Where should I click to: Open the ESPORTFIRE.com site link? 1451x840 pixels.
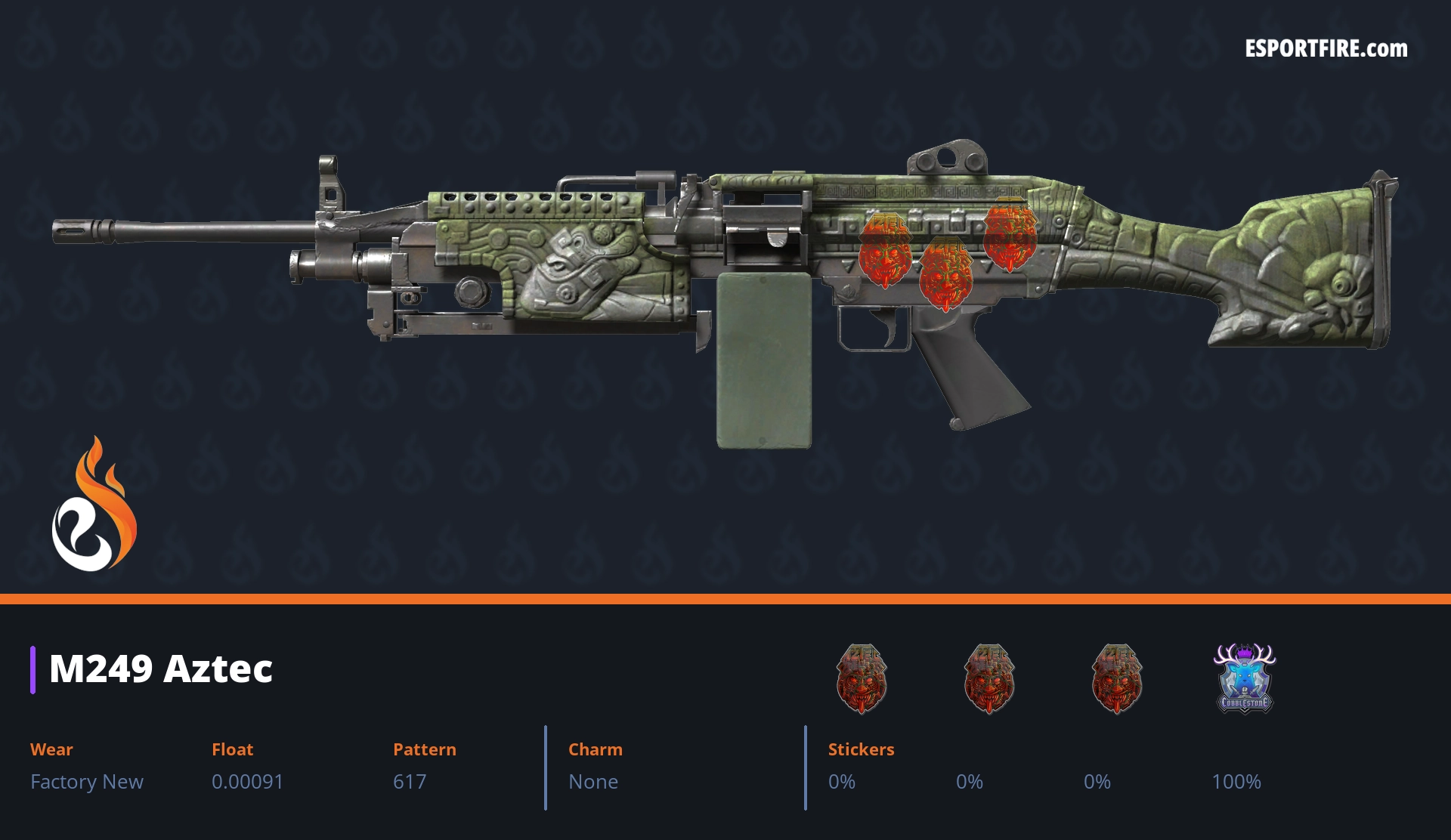1326,49
